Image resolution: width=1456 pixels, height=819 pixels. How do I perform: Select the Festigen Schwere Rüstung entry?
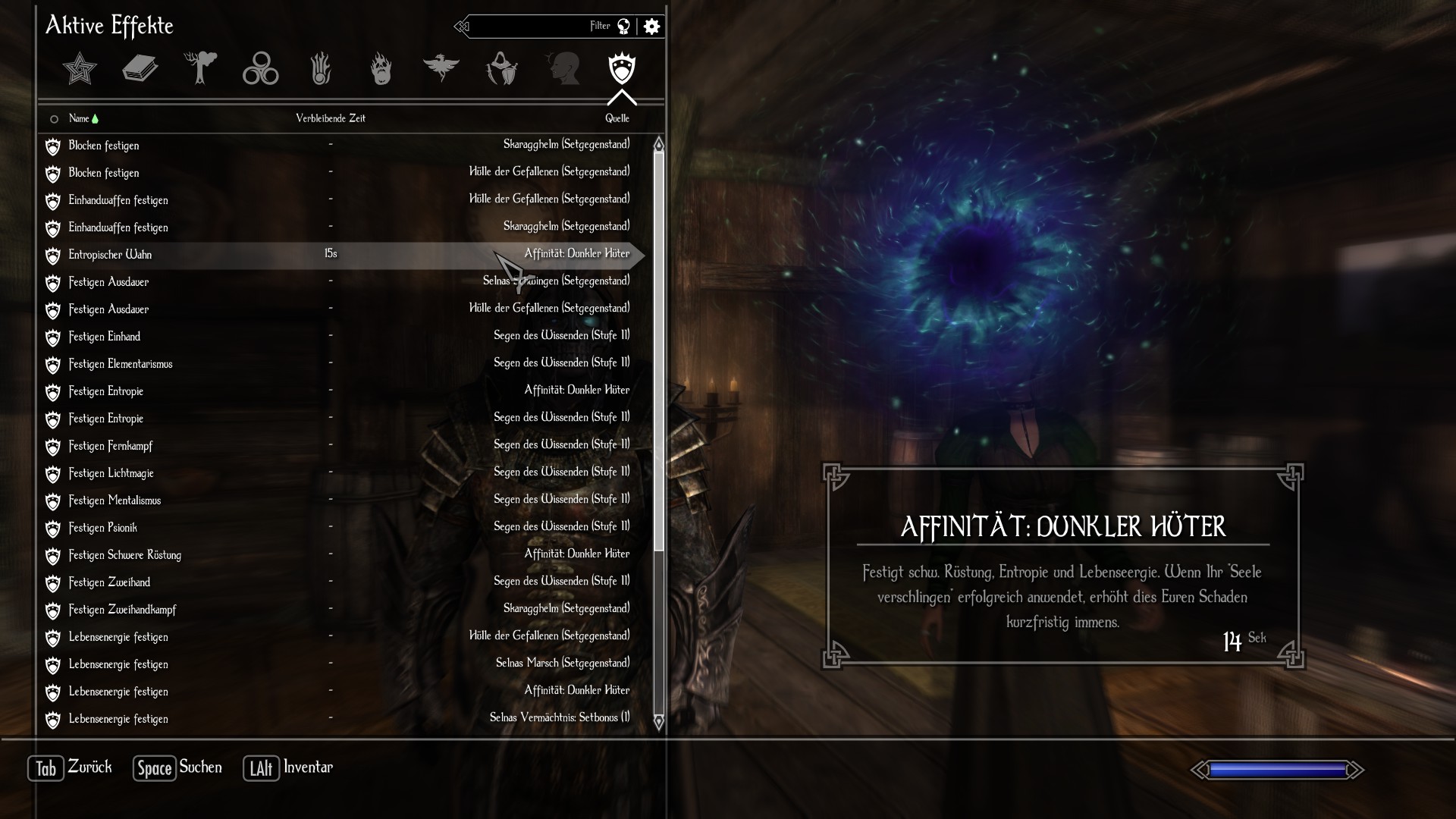tap(125, 555)
